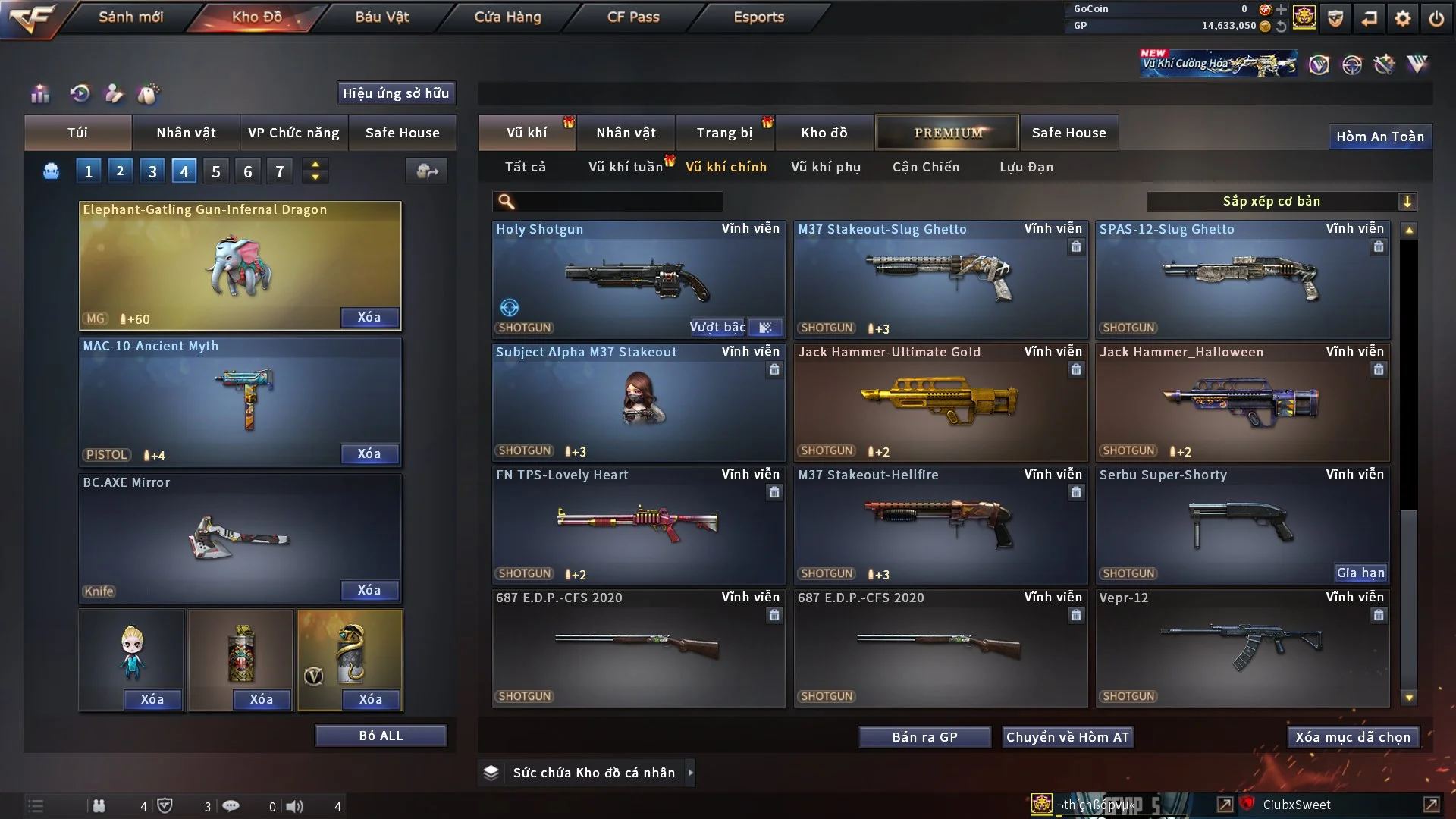Open the PREMIUM storage tab

click(x=947, y=133)
